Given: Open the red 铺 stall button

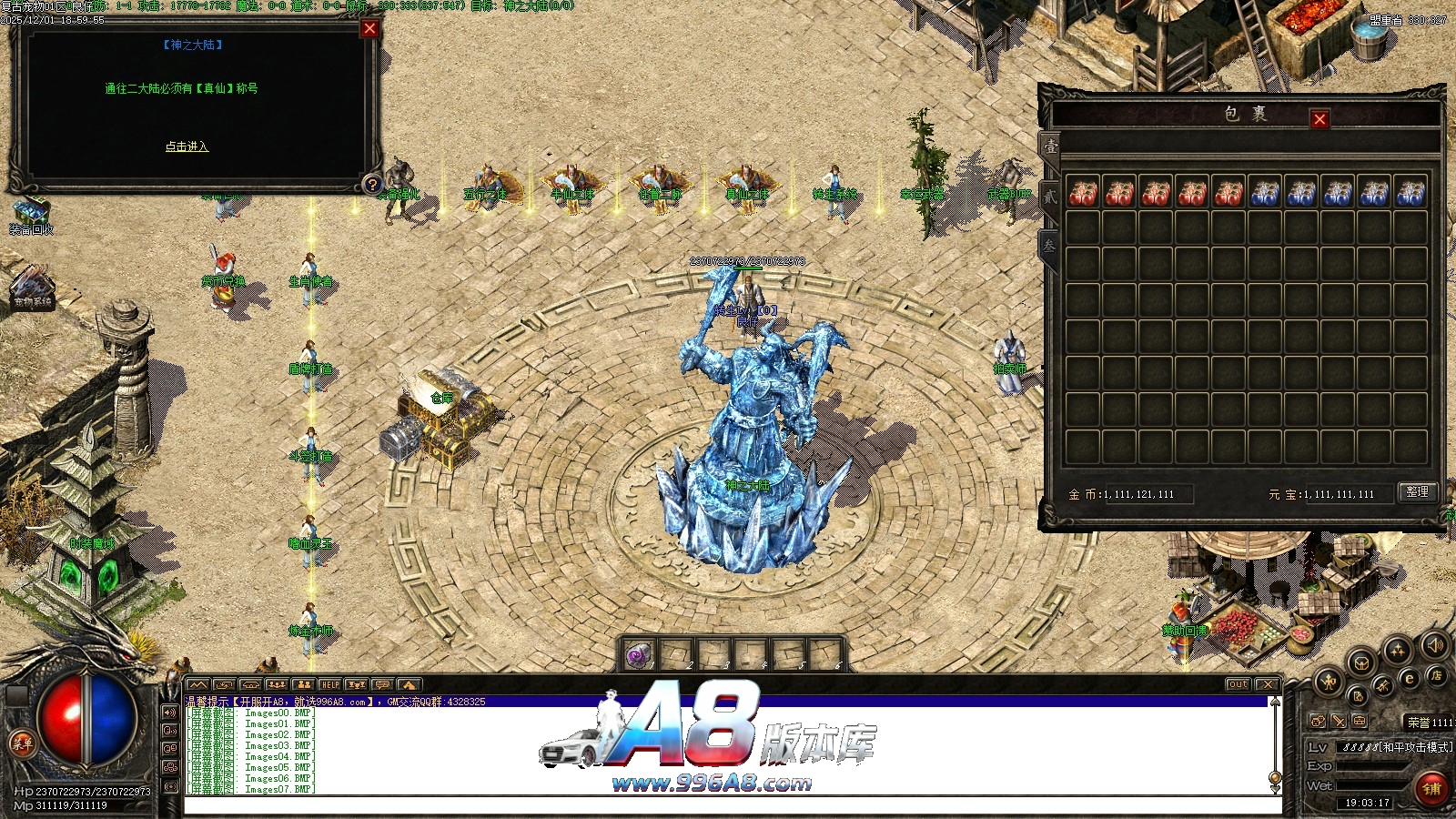Looking at the screenshot, I should 1431,788.
